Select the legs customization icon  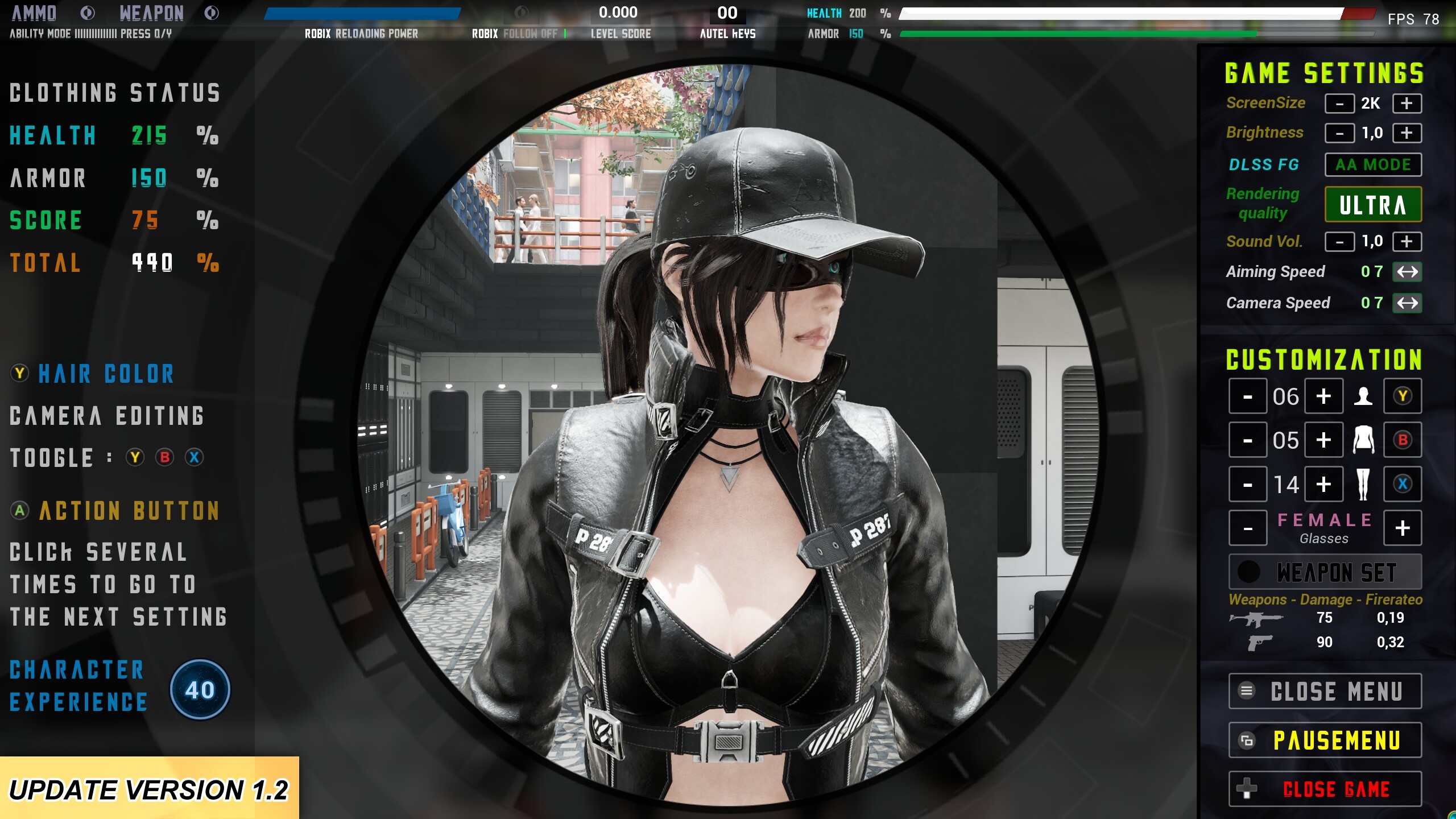[x=1364, y=483]
